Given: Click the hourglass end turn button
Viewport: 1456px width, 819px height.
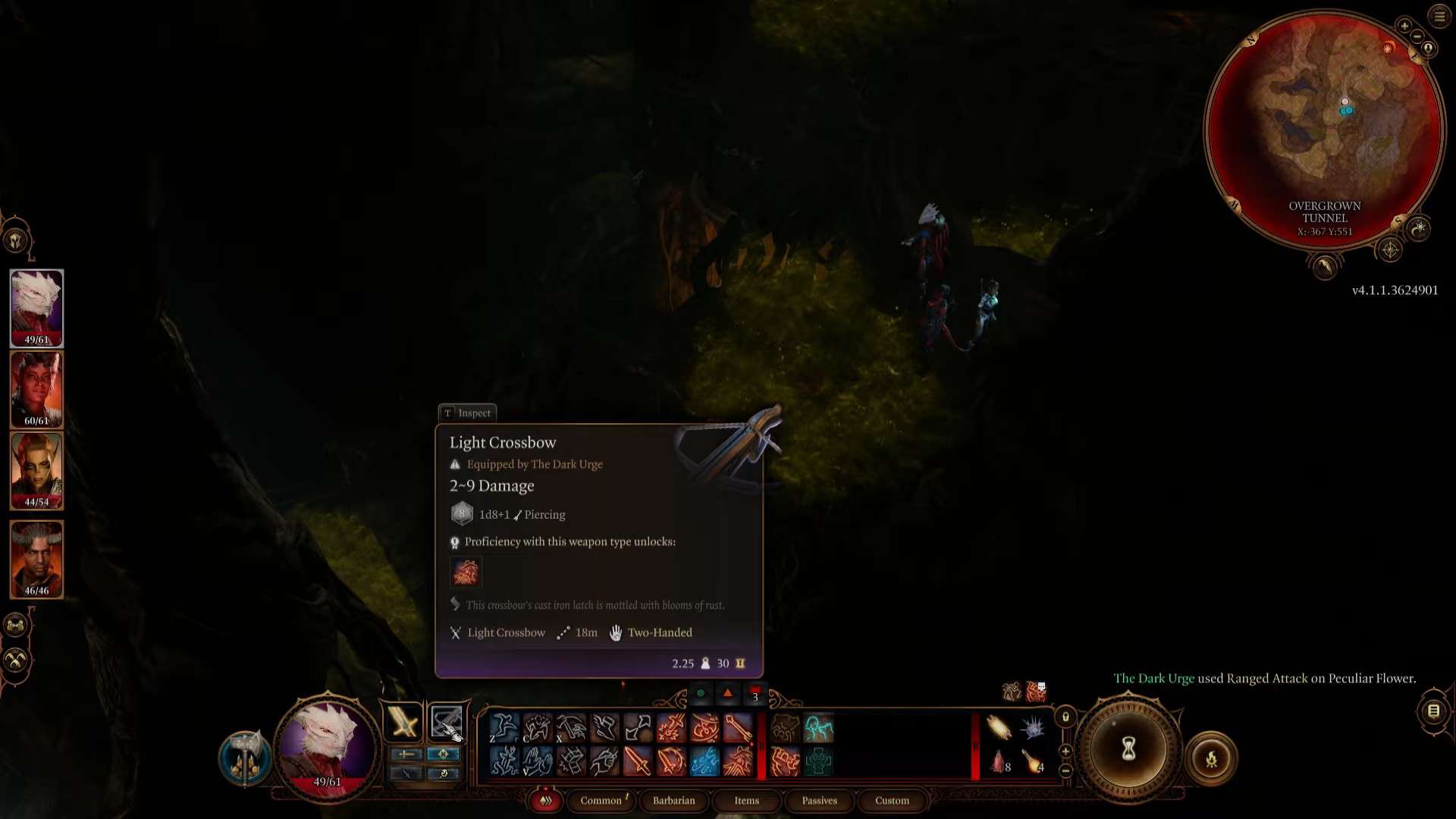Looking at the screenshot, I should (x=1128, y=749).
